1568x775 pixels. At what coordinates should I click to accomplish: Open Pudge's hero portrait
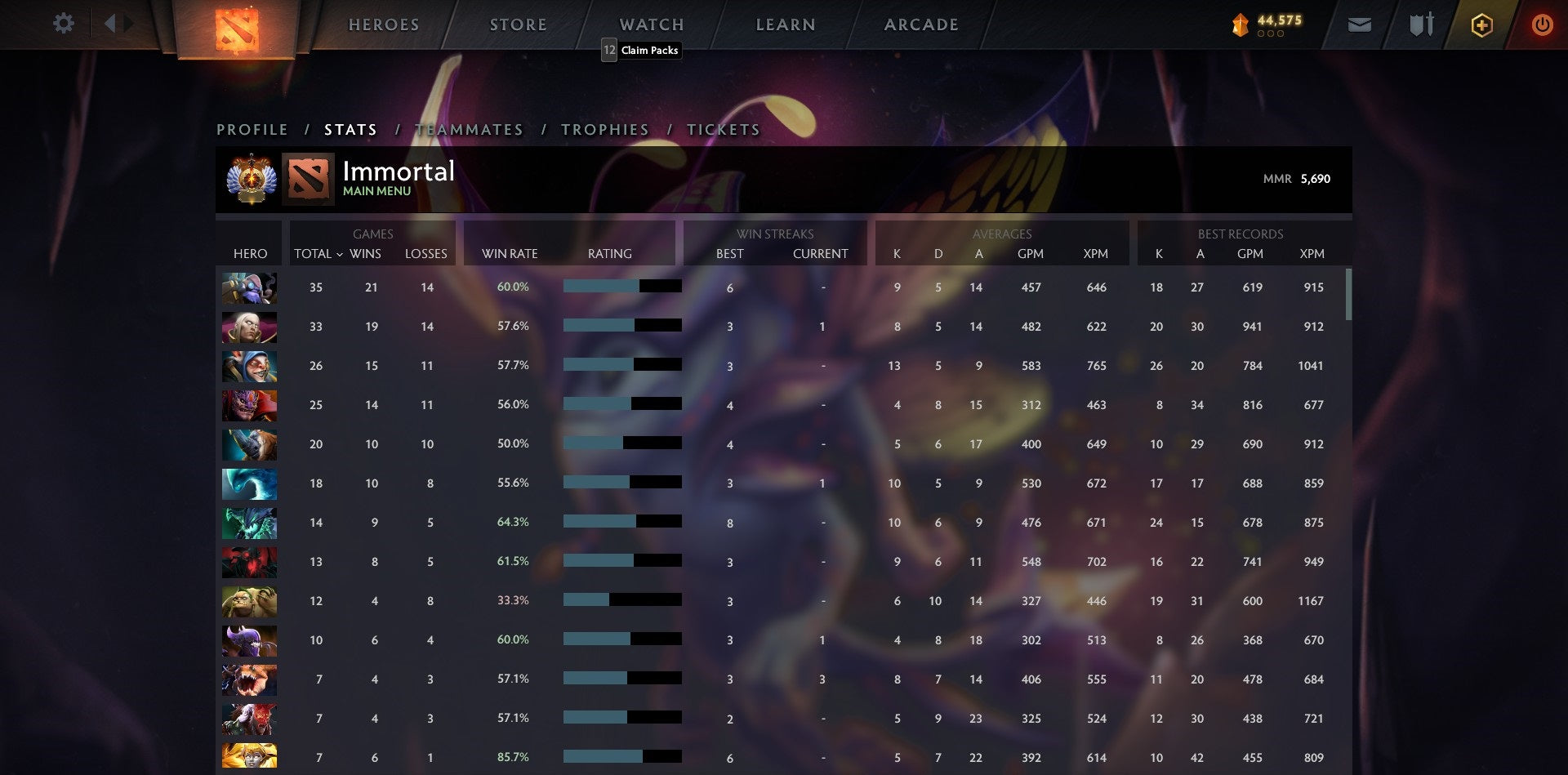click(249, 601)
